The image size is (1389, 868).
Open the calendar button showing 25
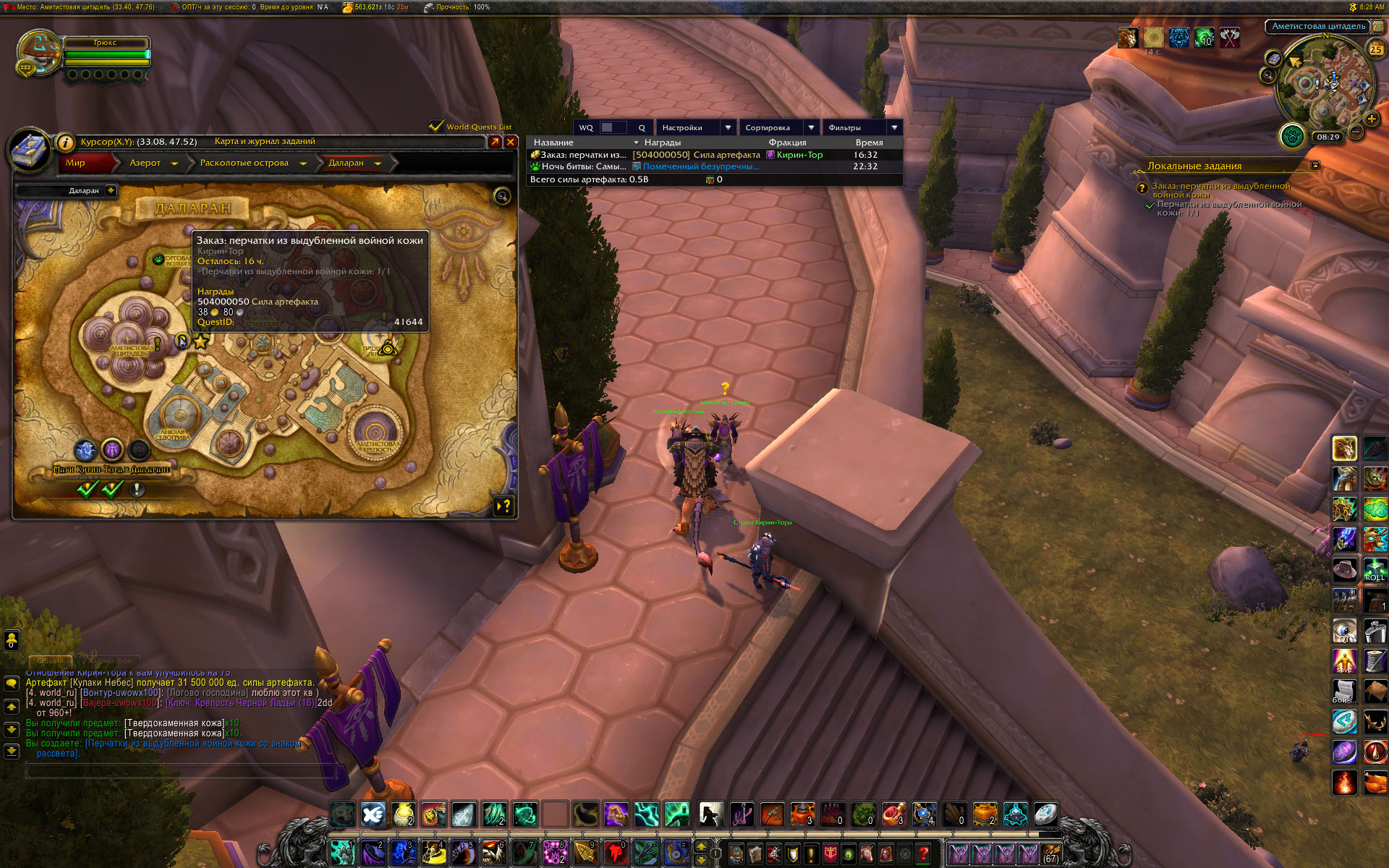point(1375,49)
